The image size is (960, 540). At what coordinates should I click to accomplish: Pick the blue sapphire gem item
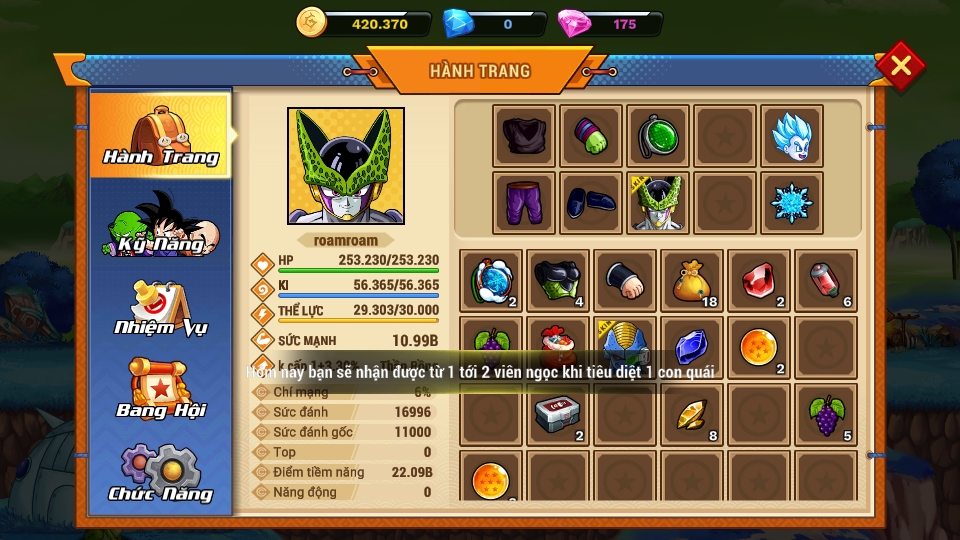(x=692, y=348)
